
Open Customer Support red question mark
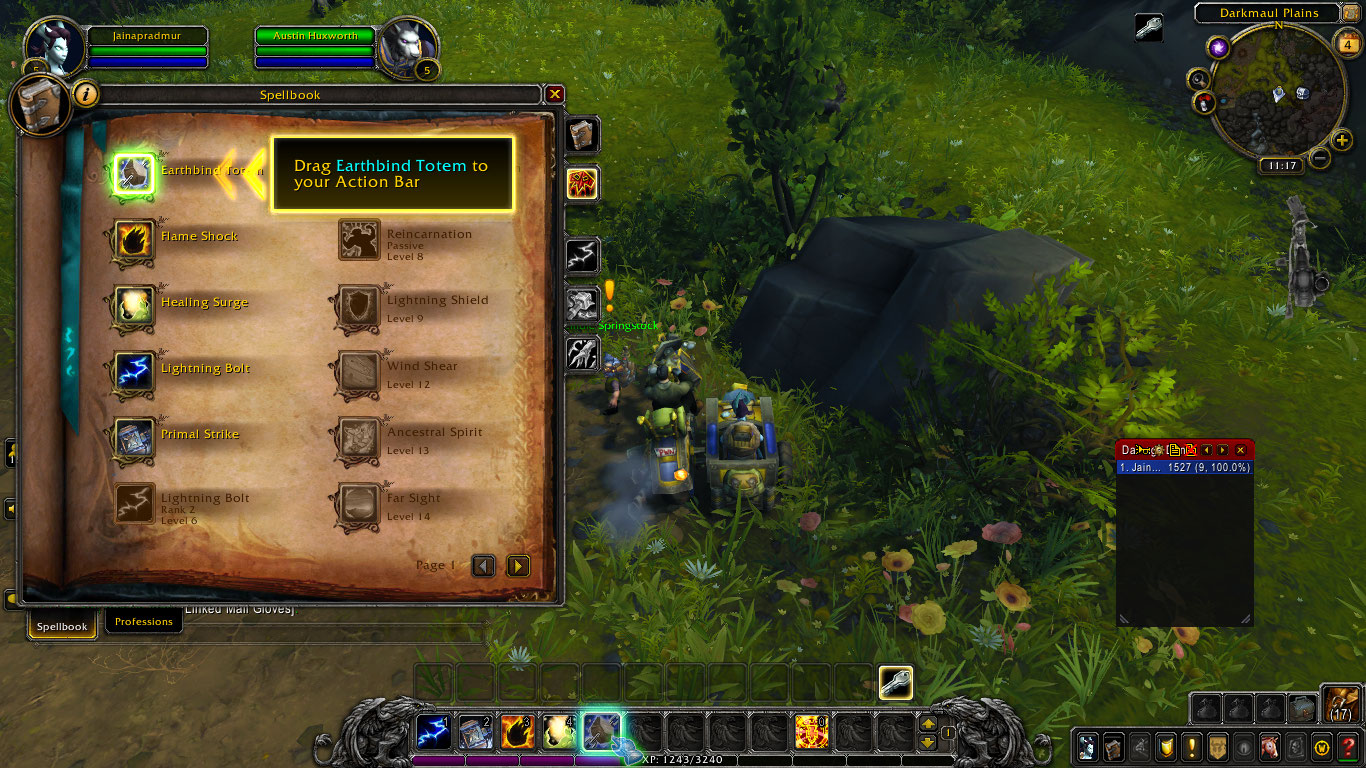pos(1348,747)
